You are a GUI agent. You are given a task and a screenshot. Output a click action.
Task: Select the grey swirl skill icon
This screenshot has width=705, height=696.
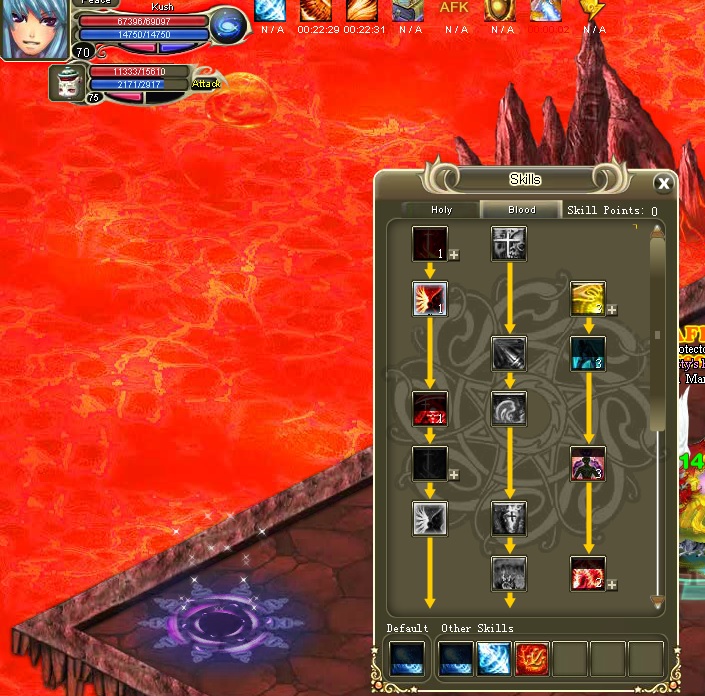[509, 408]
